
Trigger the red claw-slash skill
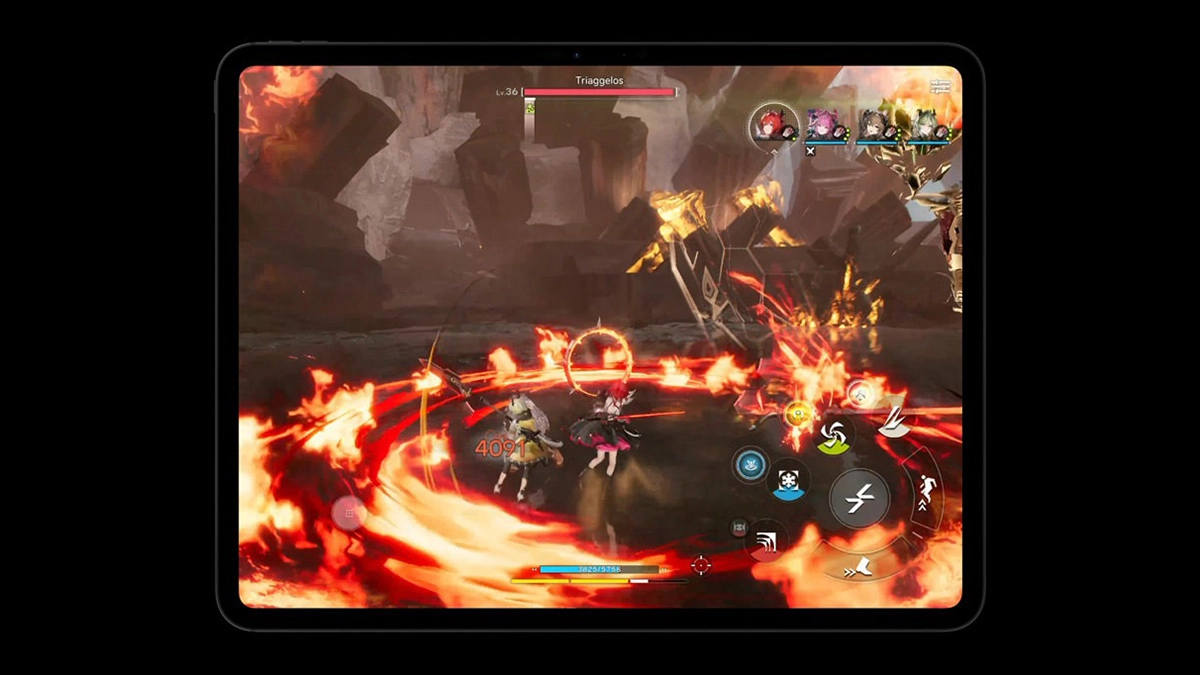pyautogui.click(x=767, y=541)
